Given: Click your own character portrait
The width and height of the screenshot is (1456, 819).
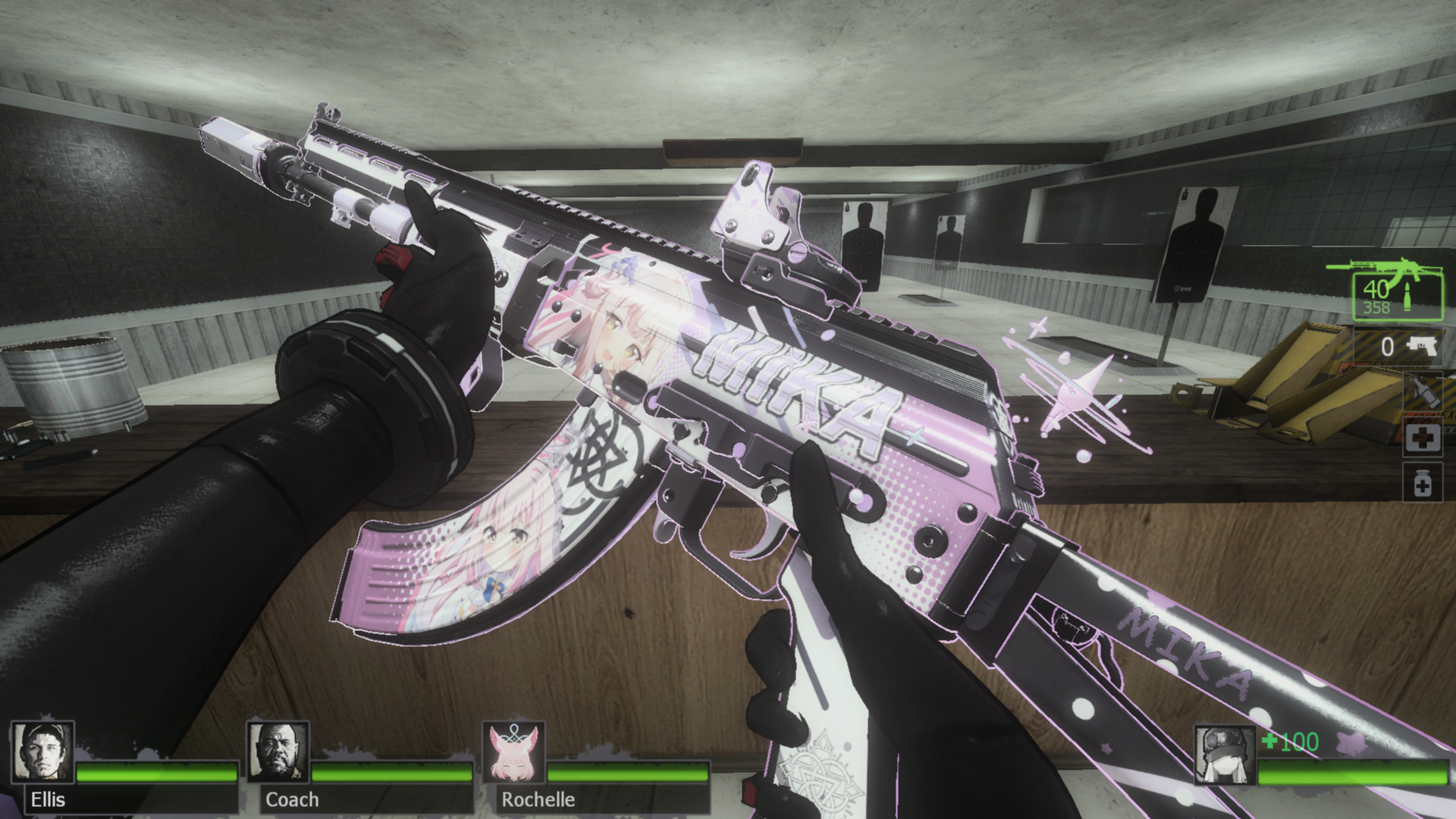Looking at the screenshot, I should pyautogui.click(x=1224, y=754).
